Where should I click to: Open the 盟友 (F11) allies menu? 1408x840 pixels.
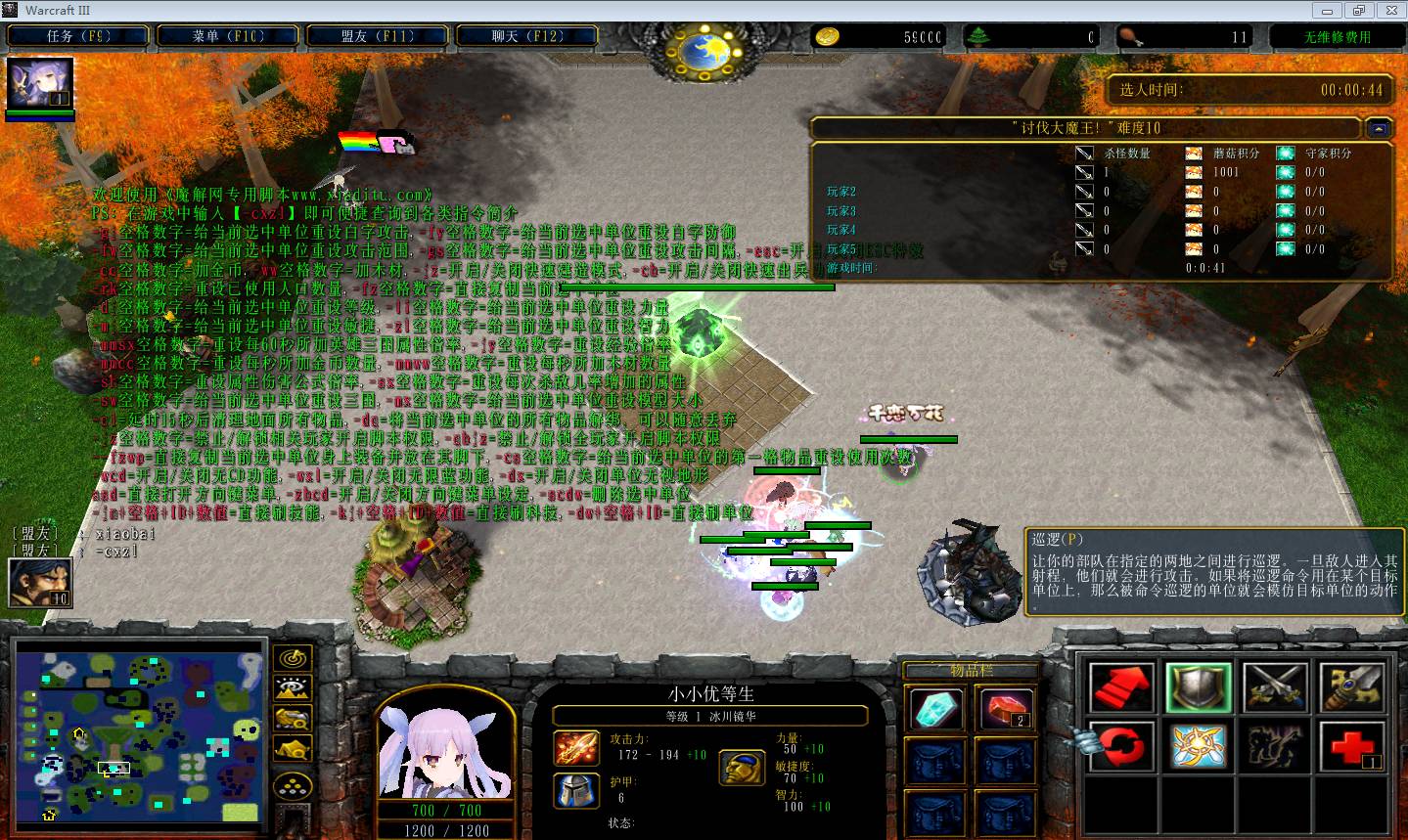(378, 36)
